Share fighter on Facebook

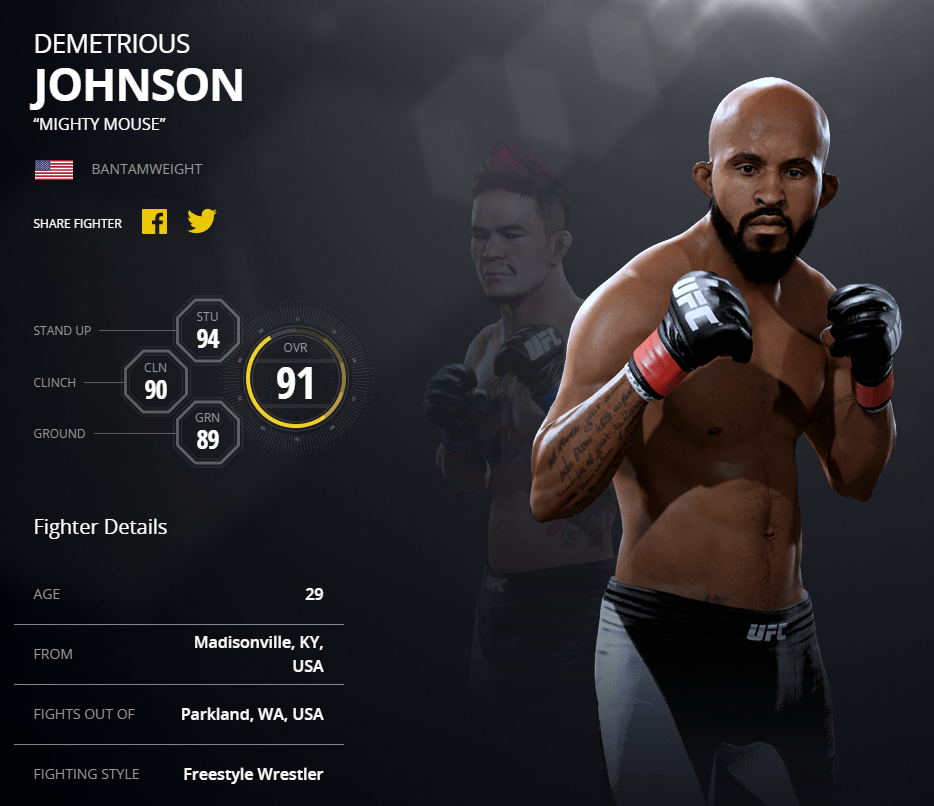(x=154, y=221)
